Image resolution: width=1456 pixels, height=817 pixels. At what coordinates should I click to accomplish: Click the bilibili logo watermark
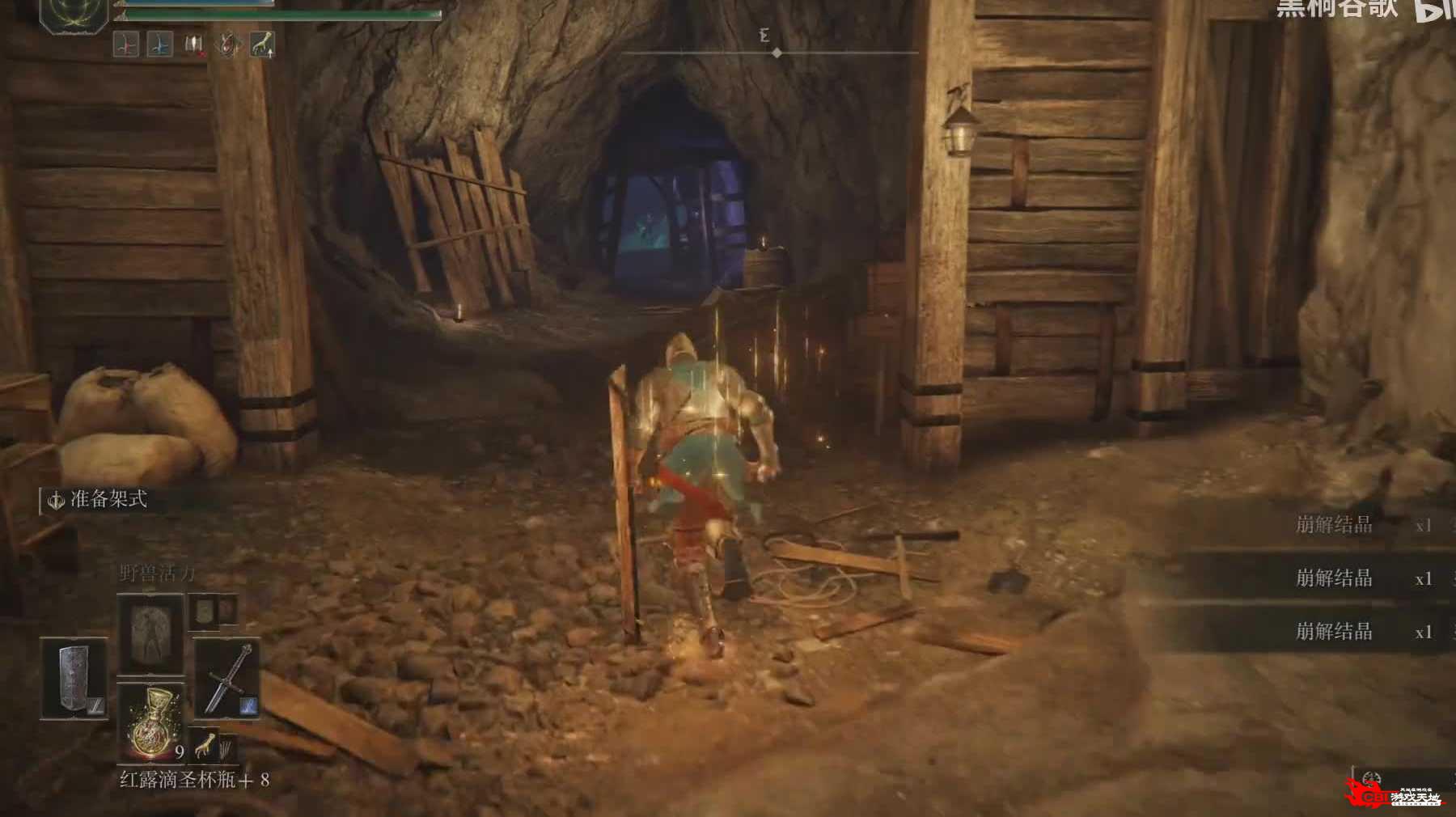tap(1436, 10)
